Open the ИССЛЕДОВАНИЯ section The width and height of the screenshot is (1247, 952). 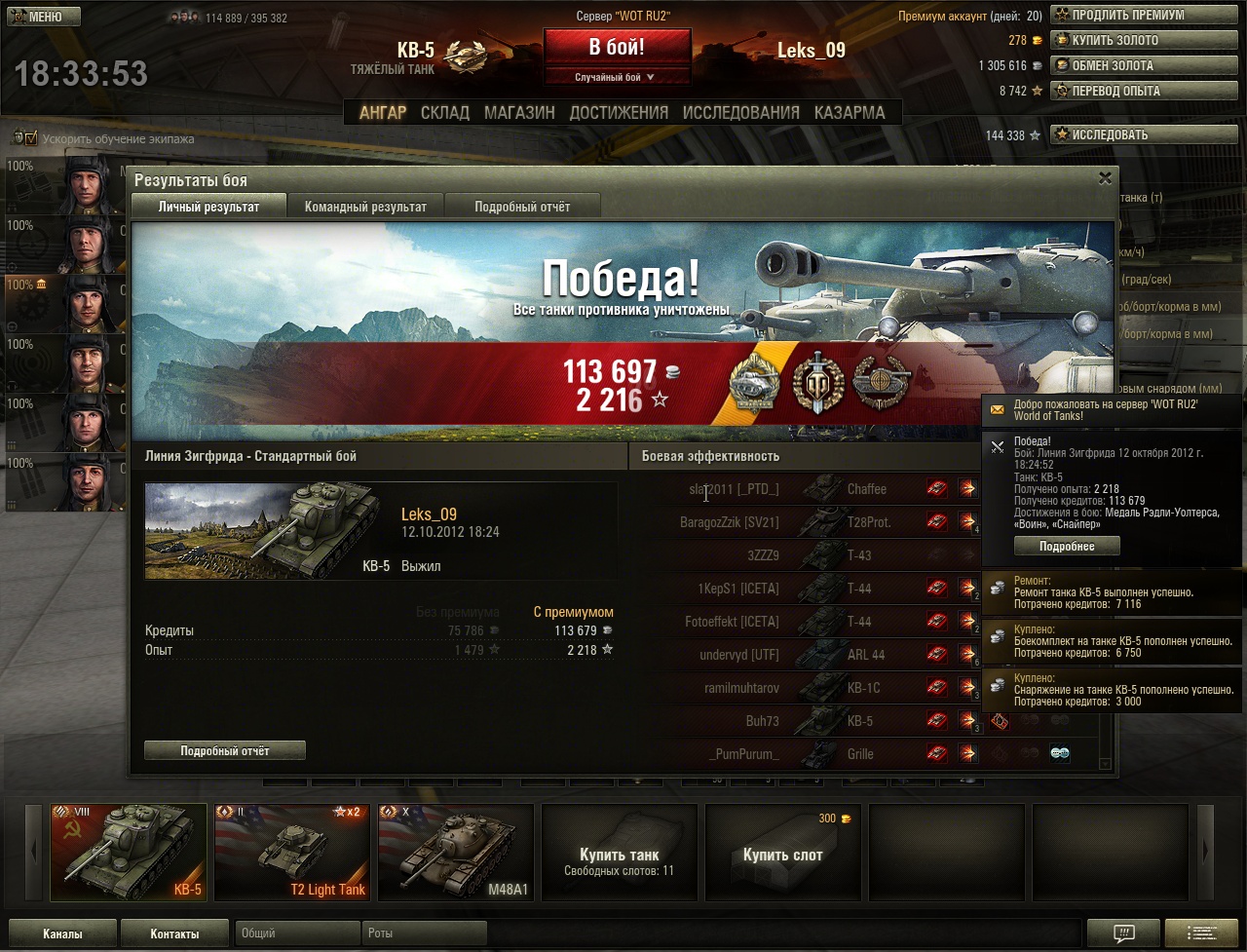pos(741,112)
